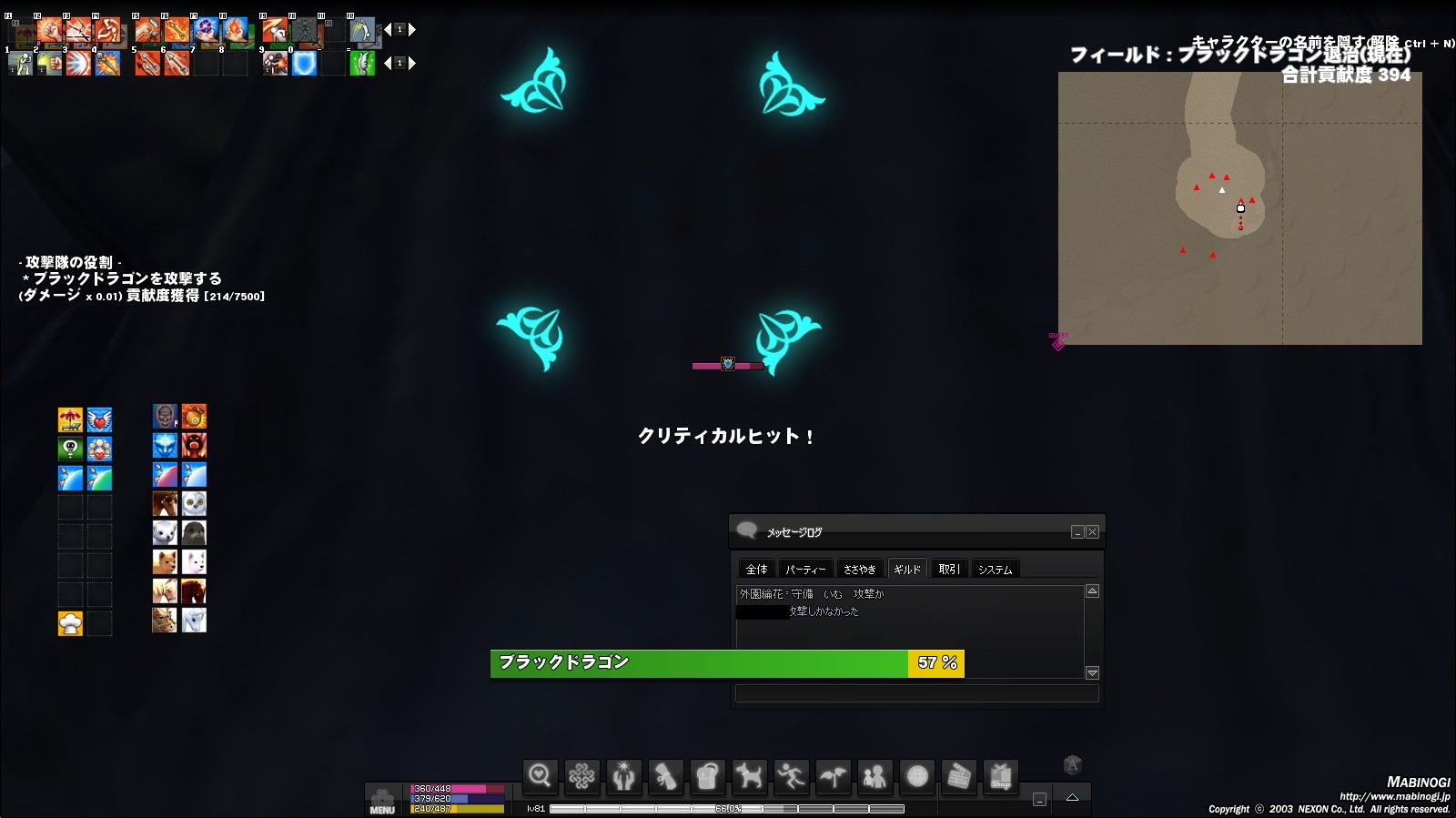1456x818 pixels.
Task: Open the skills window with the knot icon
Action: pos(581,777)
